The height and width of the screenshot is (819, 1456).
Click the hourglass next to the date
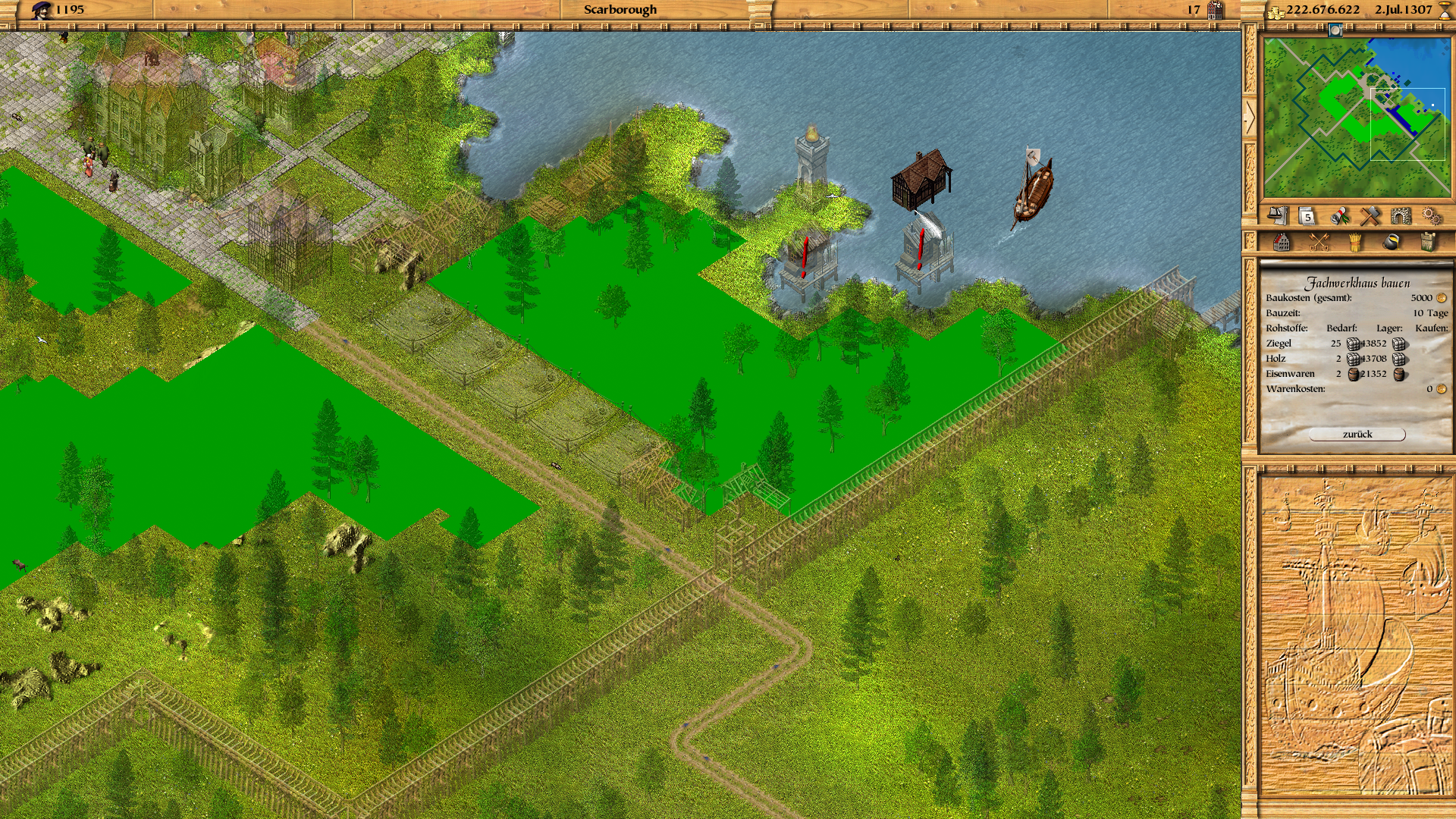coord(1445,11)
